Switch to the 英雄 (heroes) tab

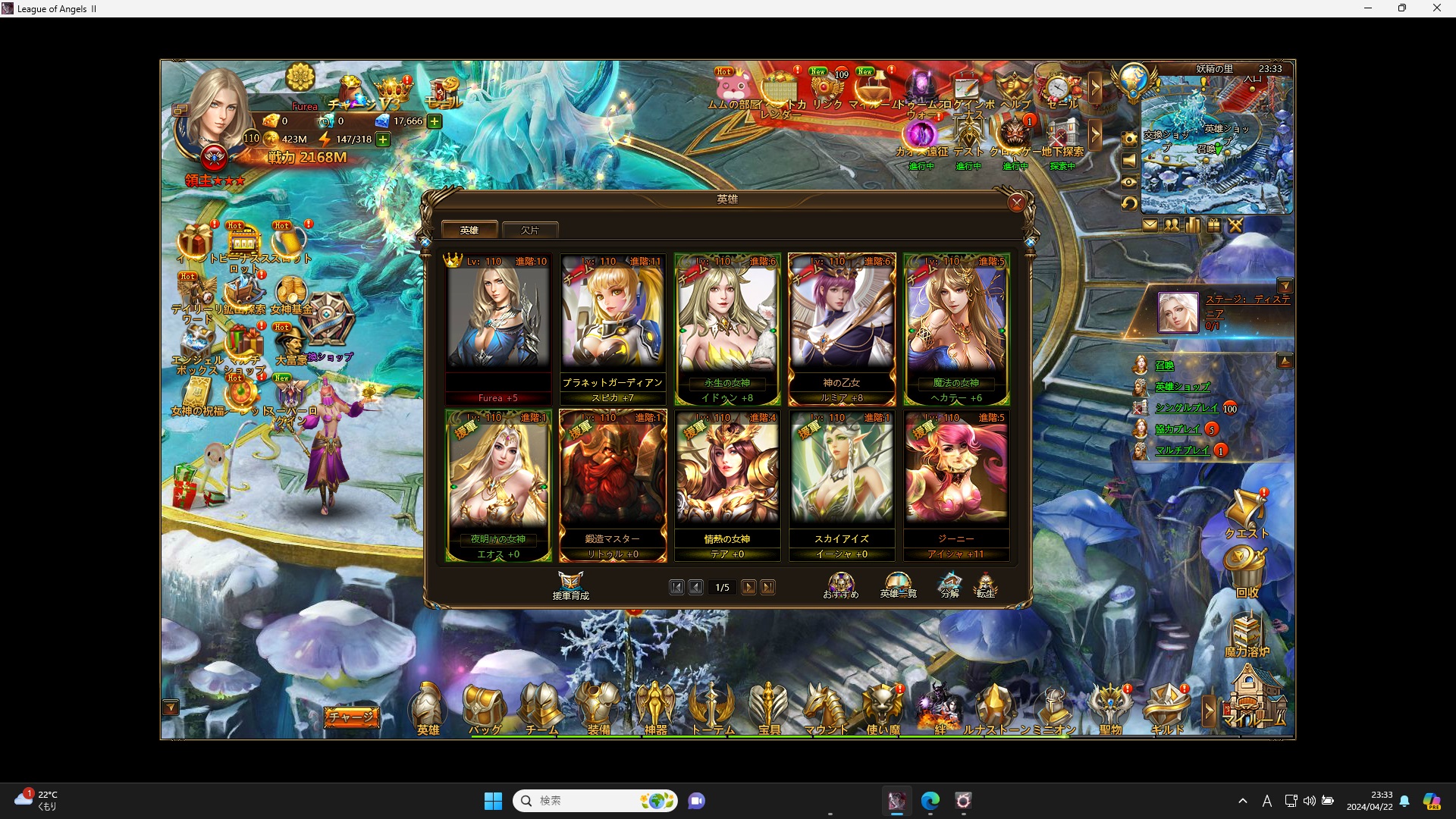point(469,230)
